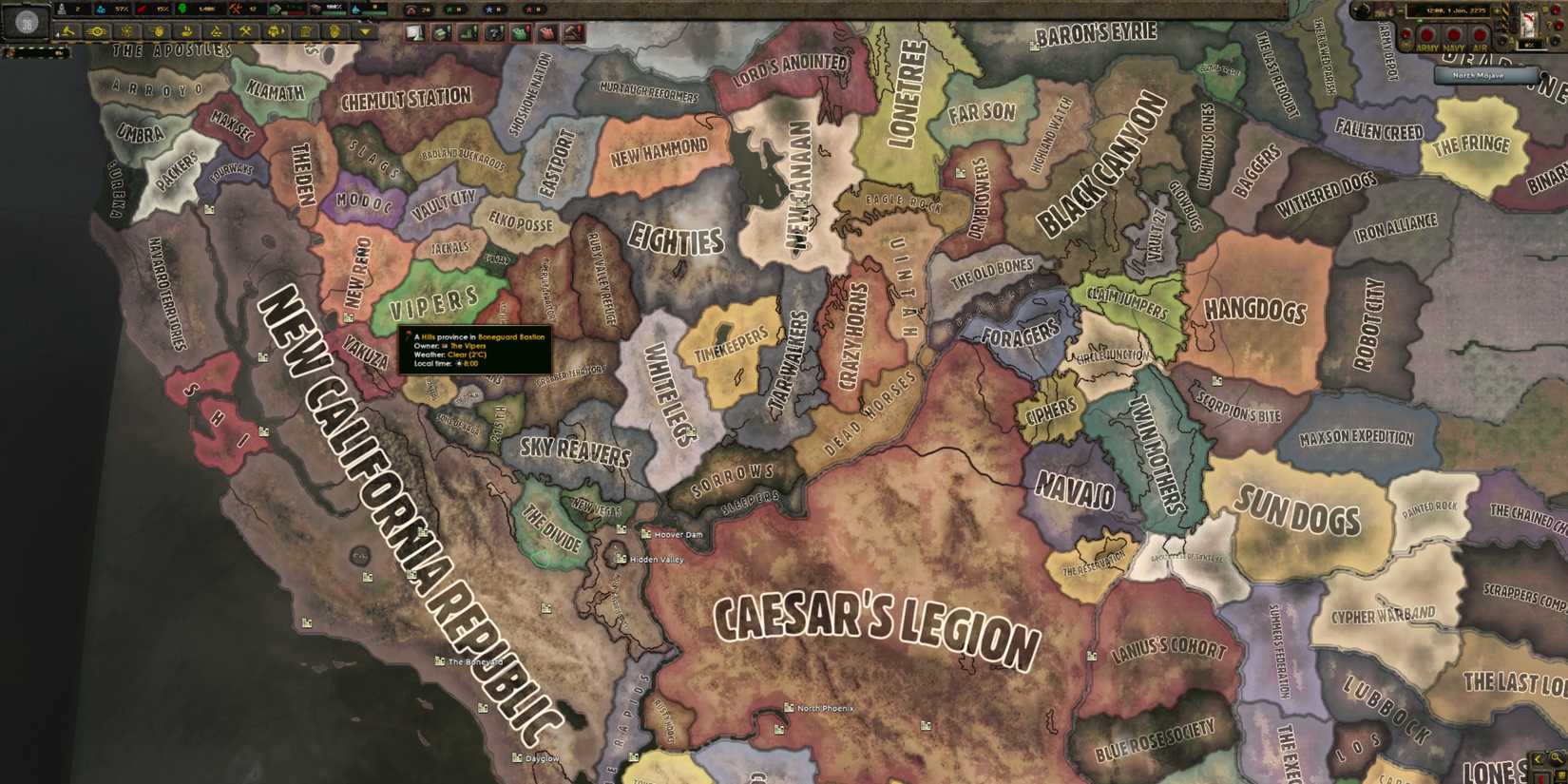Click the convoys ship icon in the top bar
This screenshot has width=1568, height=784.
click(354, 8)
